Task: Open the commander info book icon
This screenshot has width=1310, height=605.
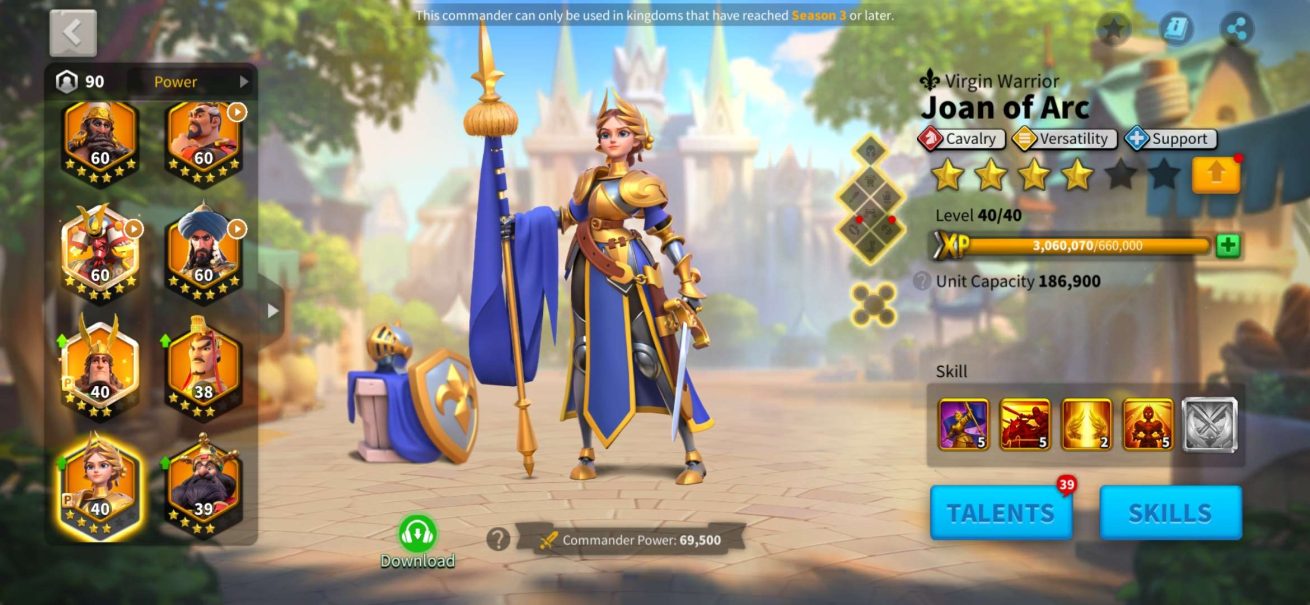Action: (x=1177, y=29)
